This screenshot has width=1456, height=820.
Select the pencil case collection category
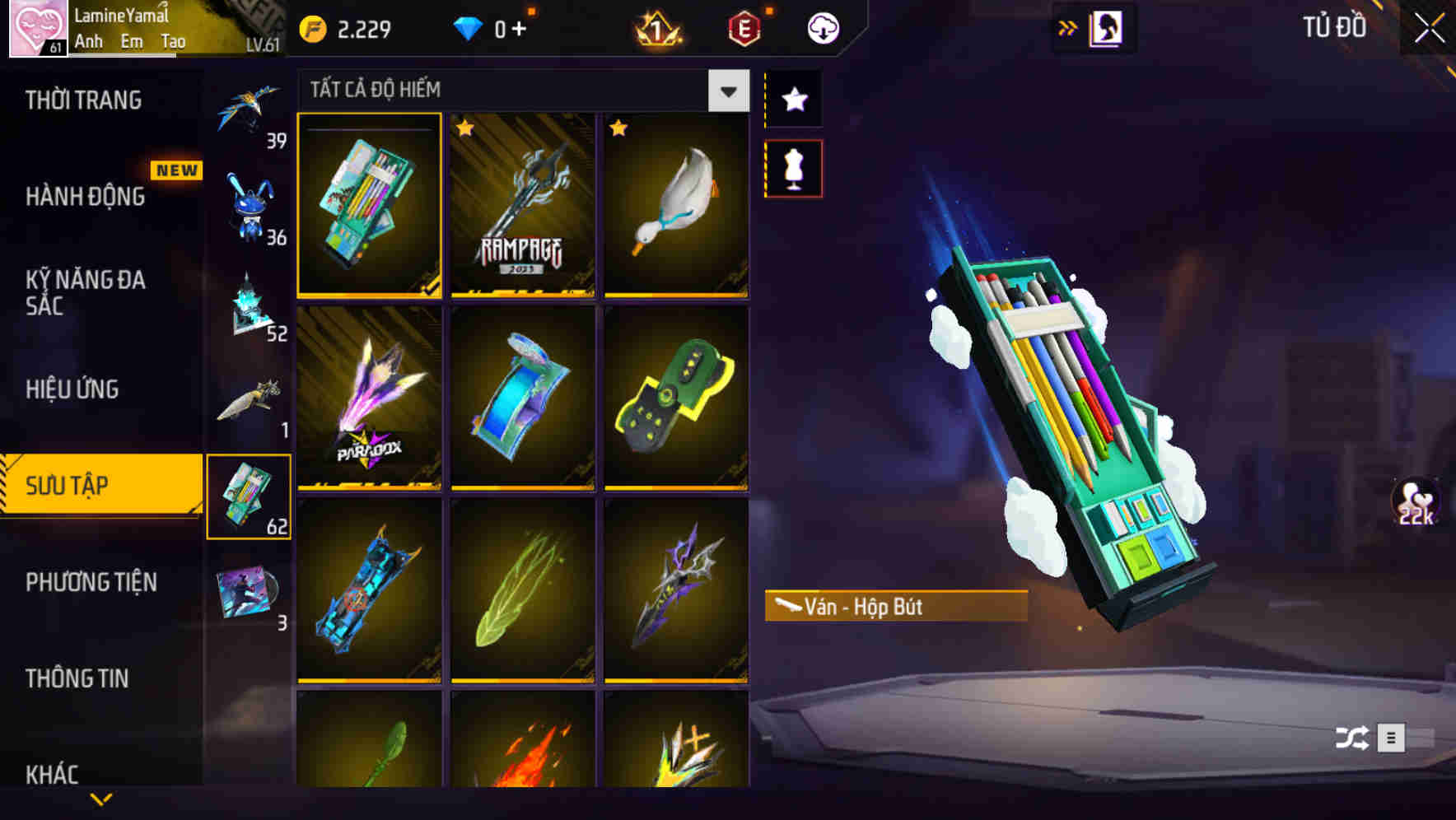250,496
